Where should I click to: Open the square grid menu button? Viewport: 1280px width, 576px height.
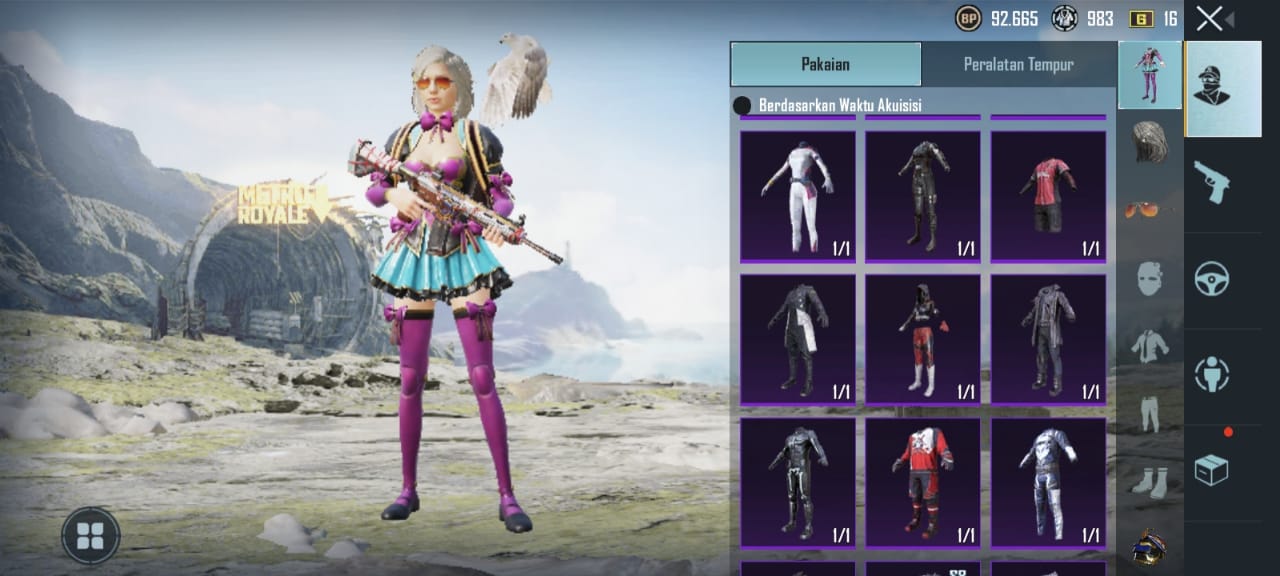(91, 536)
